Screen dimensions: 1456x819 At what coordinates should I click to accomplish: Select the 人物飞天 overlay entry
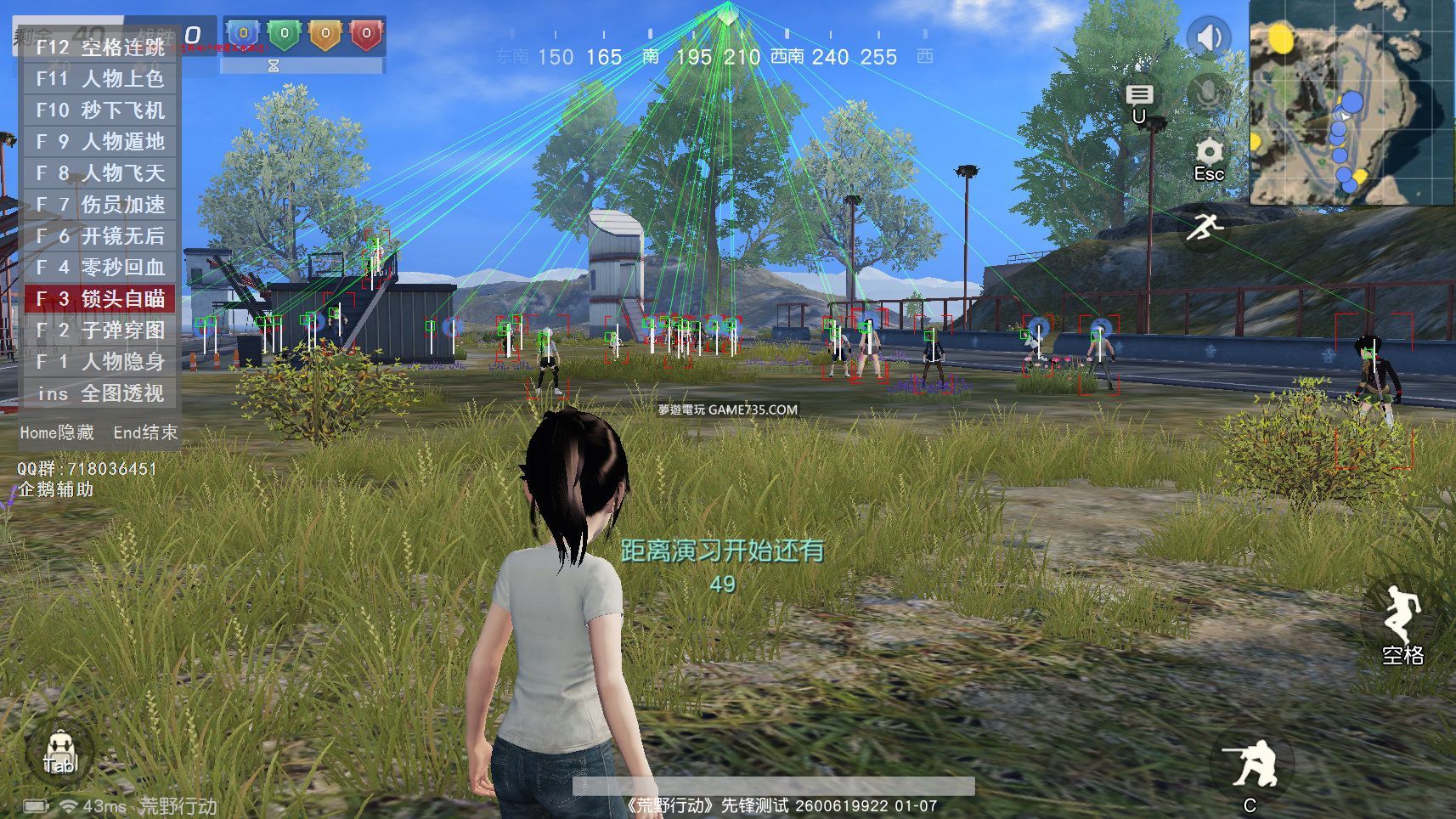(x=100, y=173)
